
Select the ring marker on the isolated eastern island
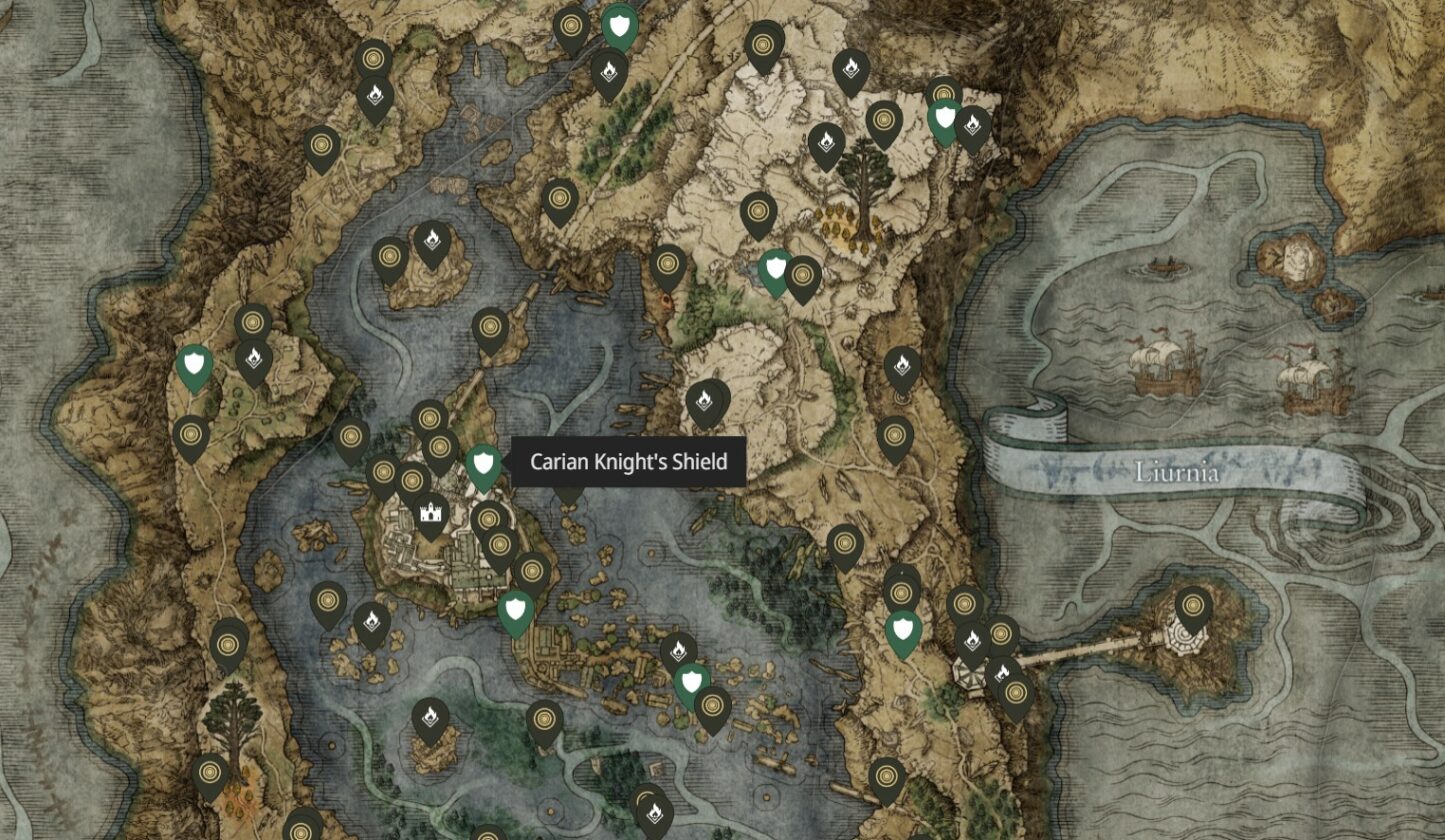(1193, 606)
